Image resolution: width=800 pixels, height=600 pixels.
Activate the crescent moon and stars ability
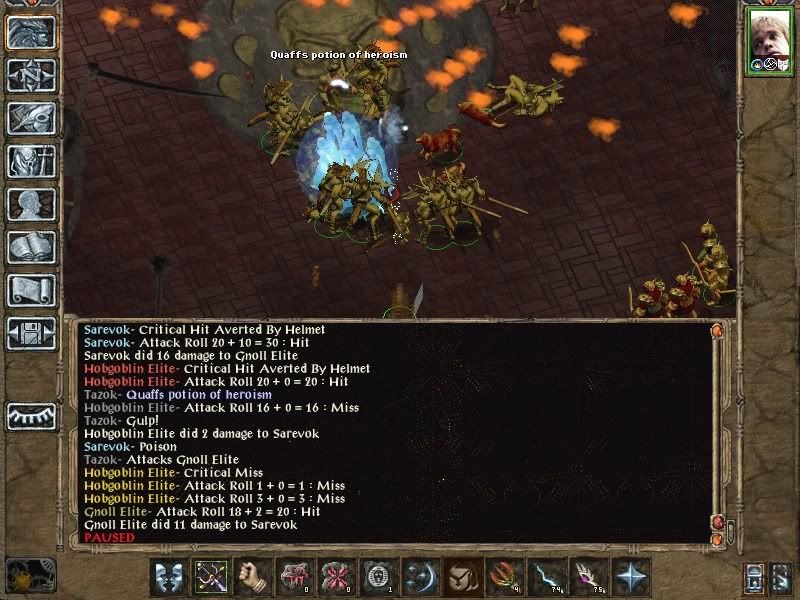click(421, 577)
